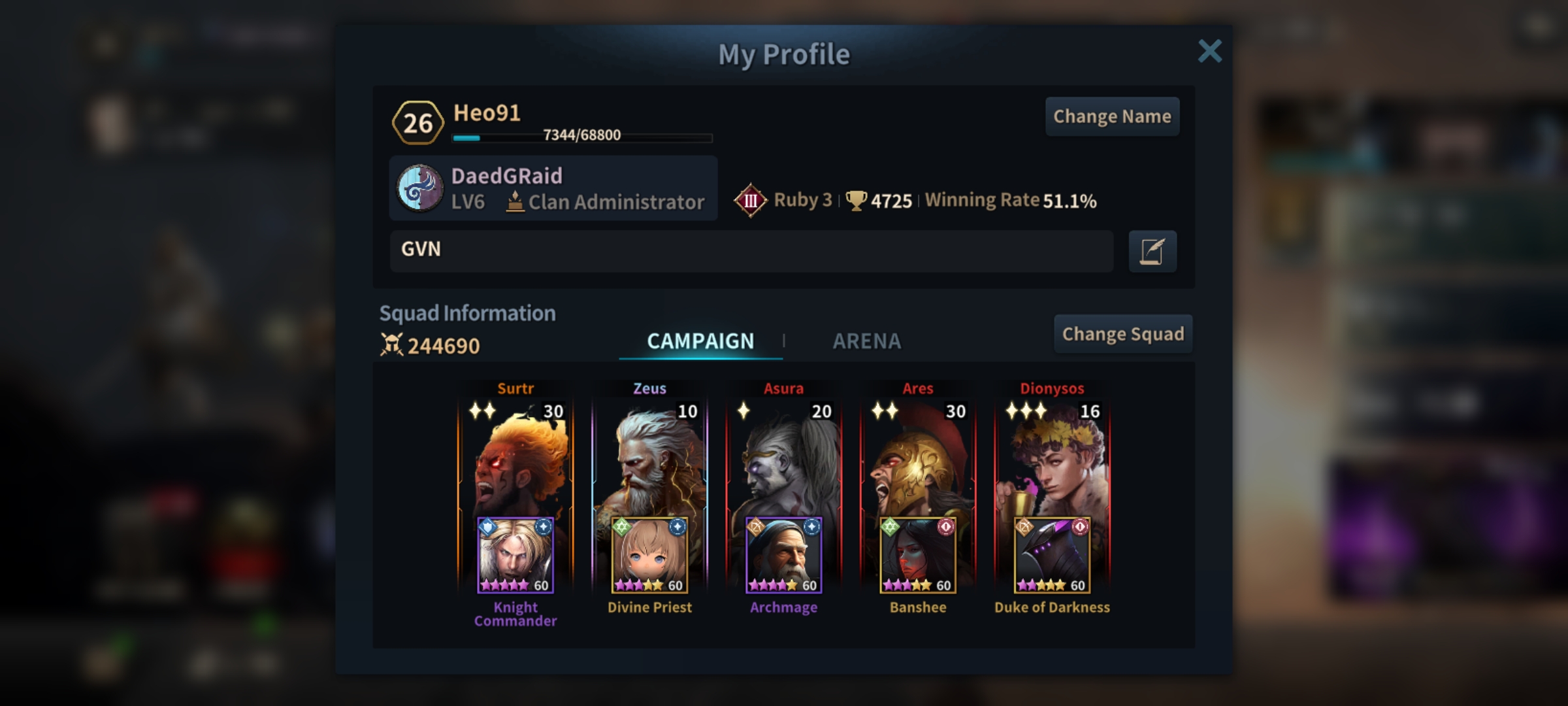Show the Banshee hero portrait details
The width and height of the screenshot is (1568, 706).
[x=918, y=556]
